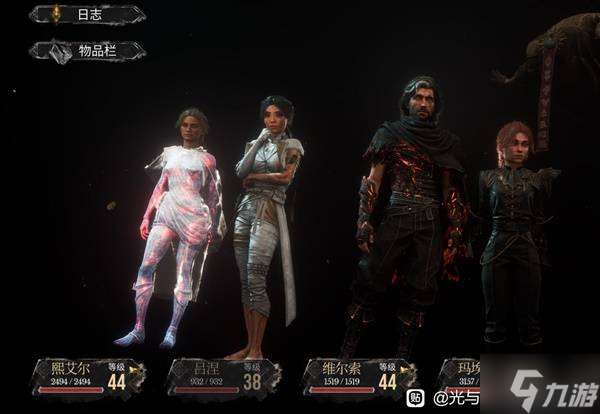Open the 日志 journal menu

(x=86, y=14)
